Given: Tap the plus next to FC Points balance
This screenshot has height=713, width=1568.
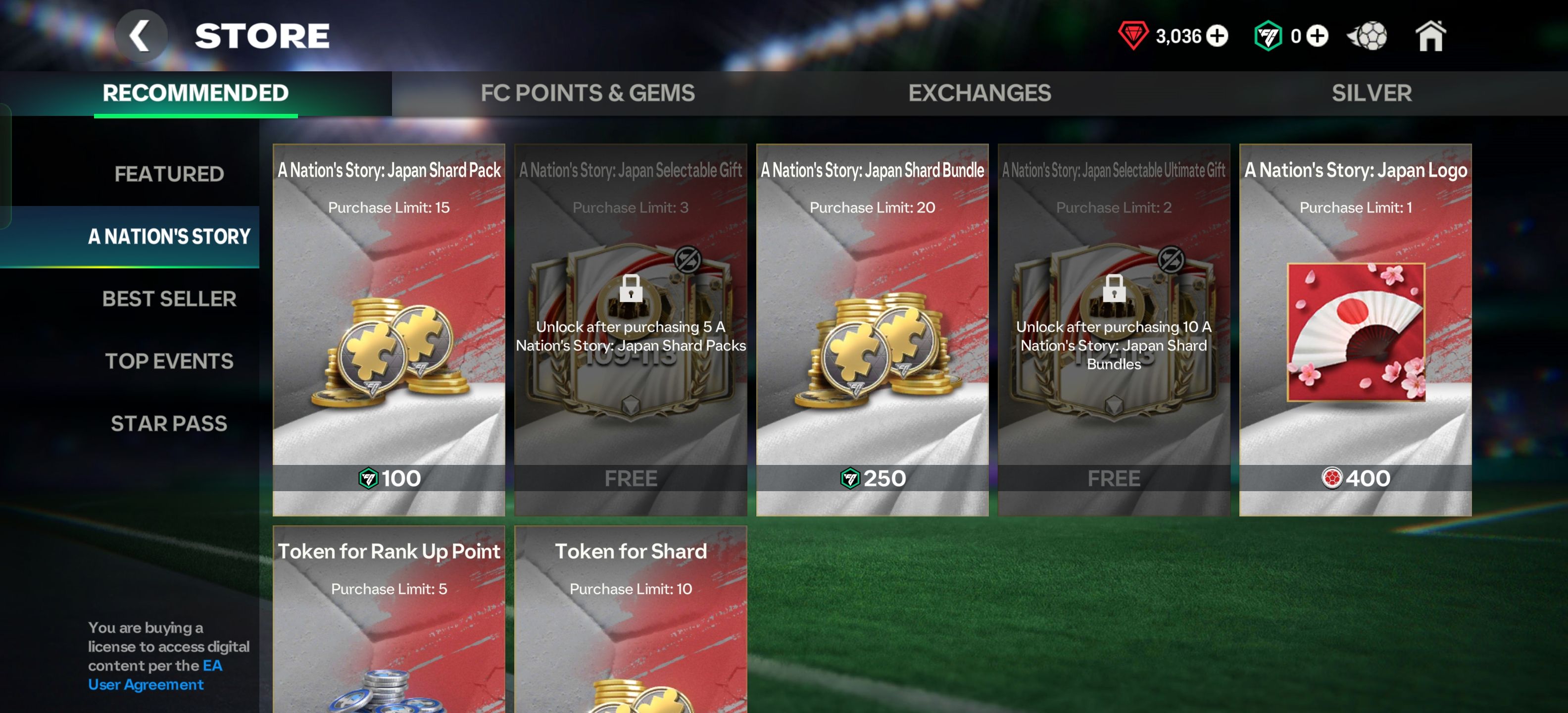Looking at the screenshot, I should click(1318, 35).
